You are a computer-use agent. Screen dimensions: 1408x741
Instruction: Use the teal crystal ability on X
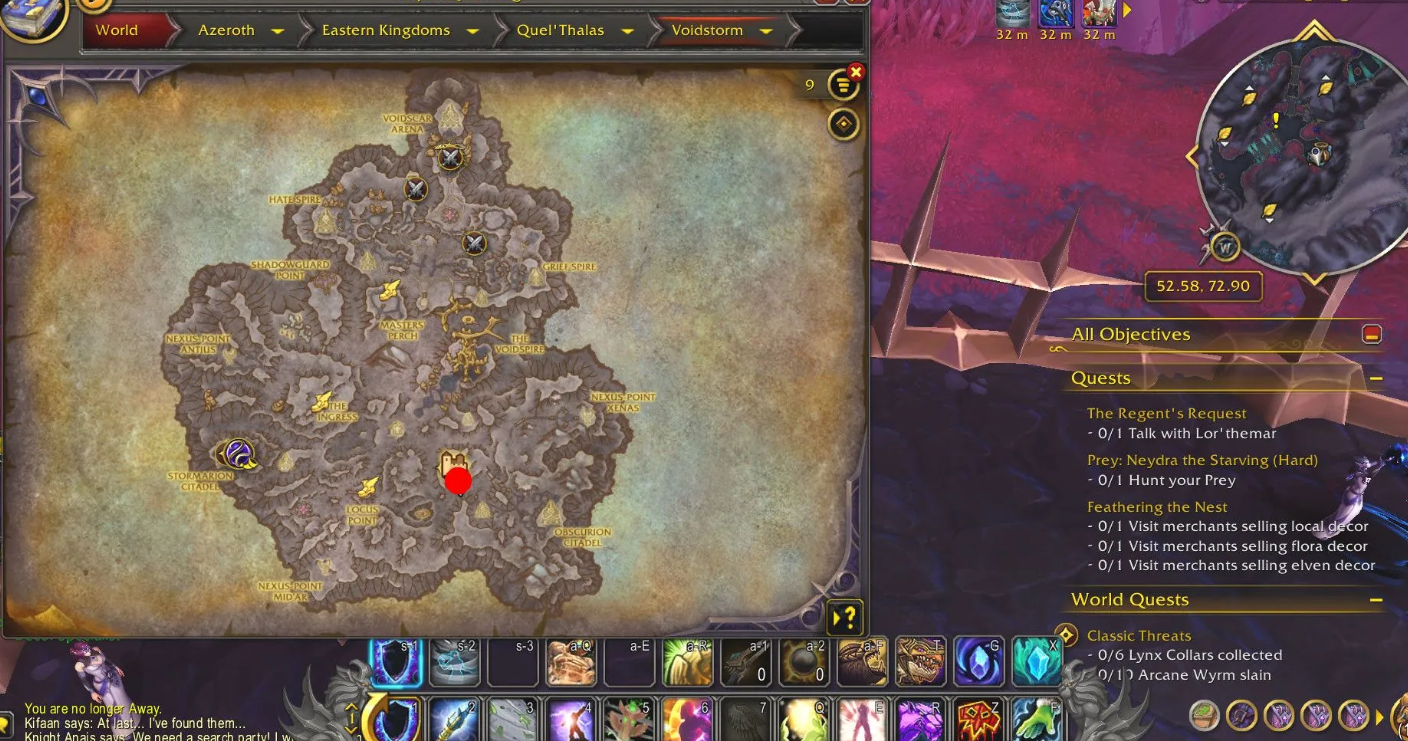1037,660
